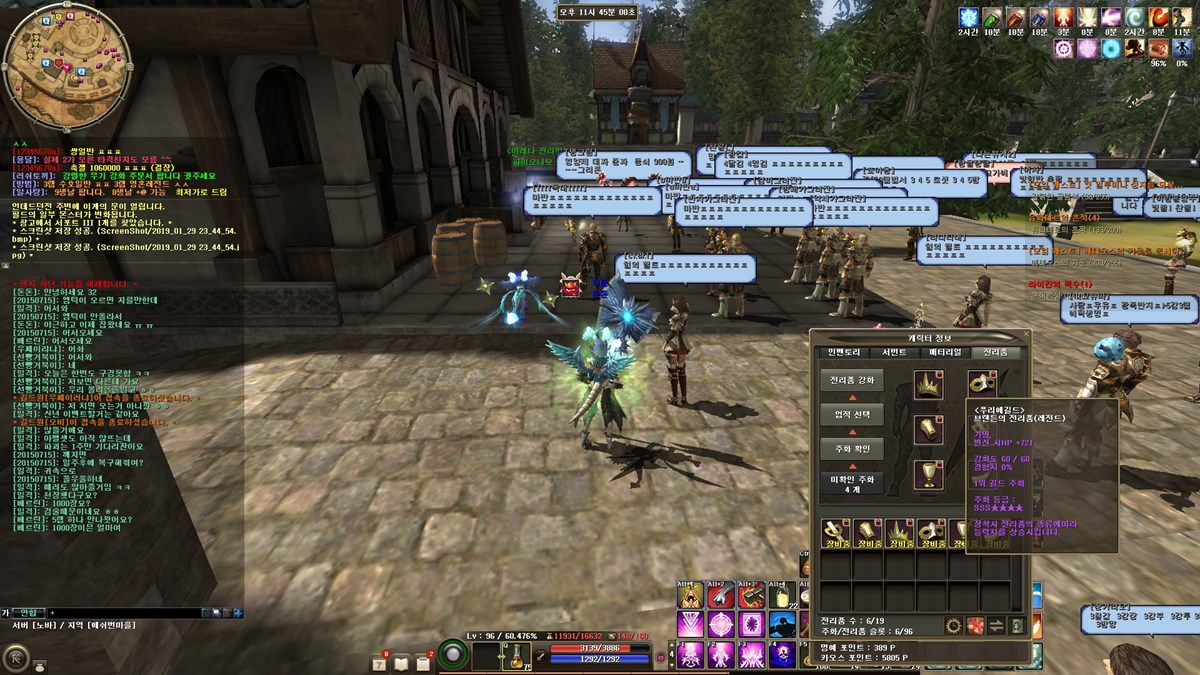Image resolution: width=1200 pixels, height=675 pixels.
Task: Select the equipped golden crown trophy slot
Action: pos(930,384)
